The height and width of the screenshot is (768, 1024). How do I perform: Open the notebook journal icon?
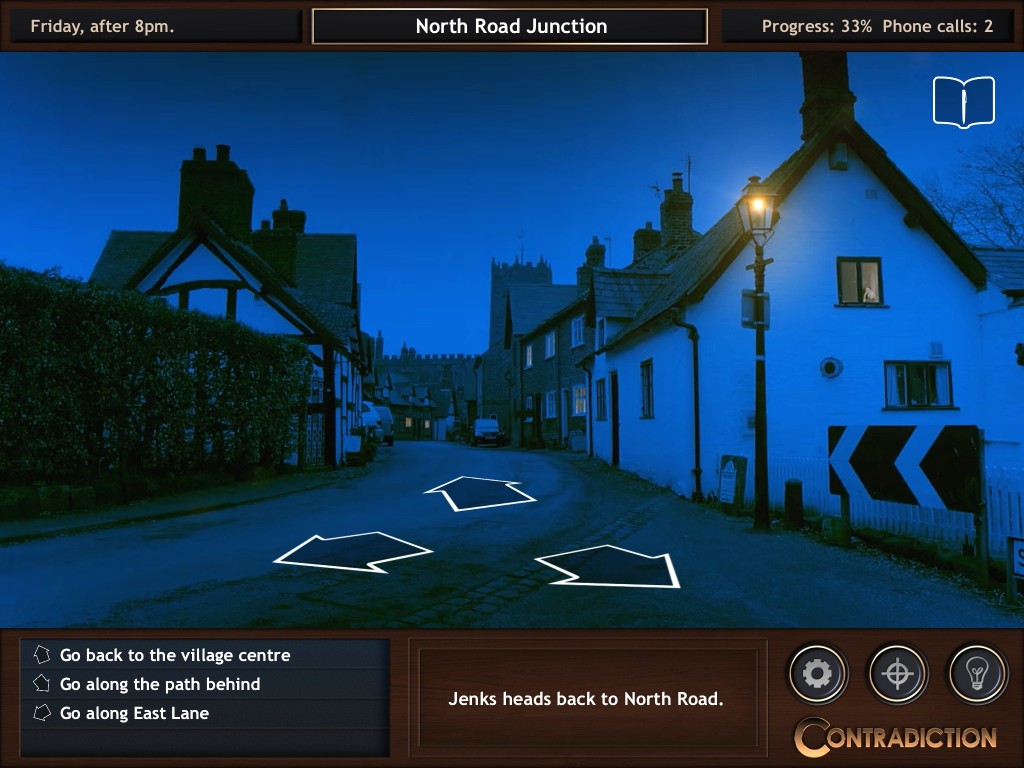964,102
